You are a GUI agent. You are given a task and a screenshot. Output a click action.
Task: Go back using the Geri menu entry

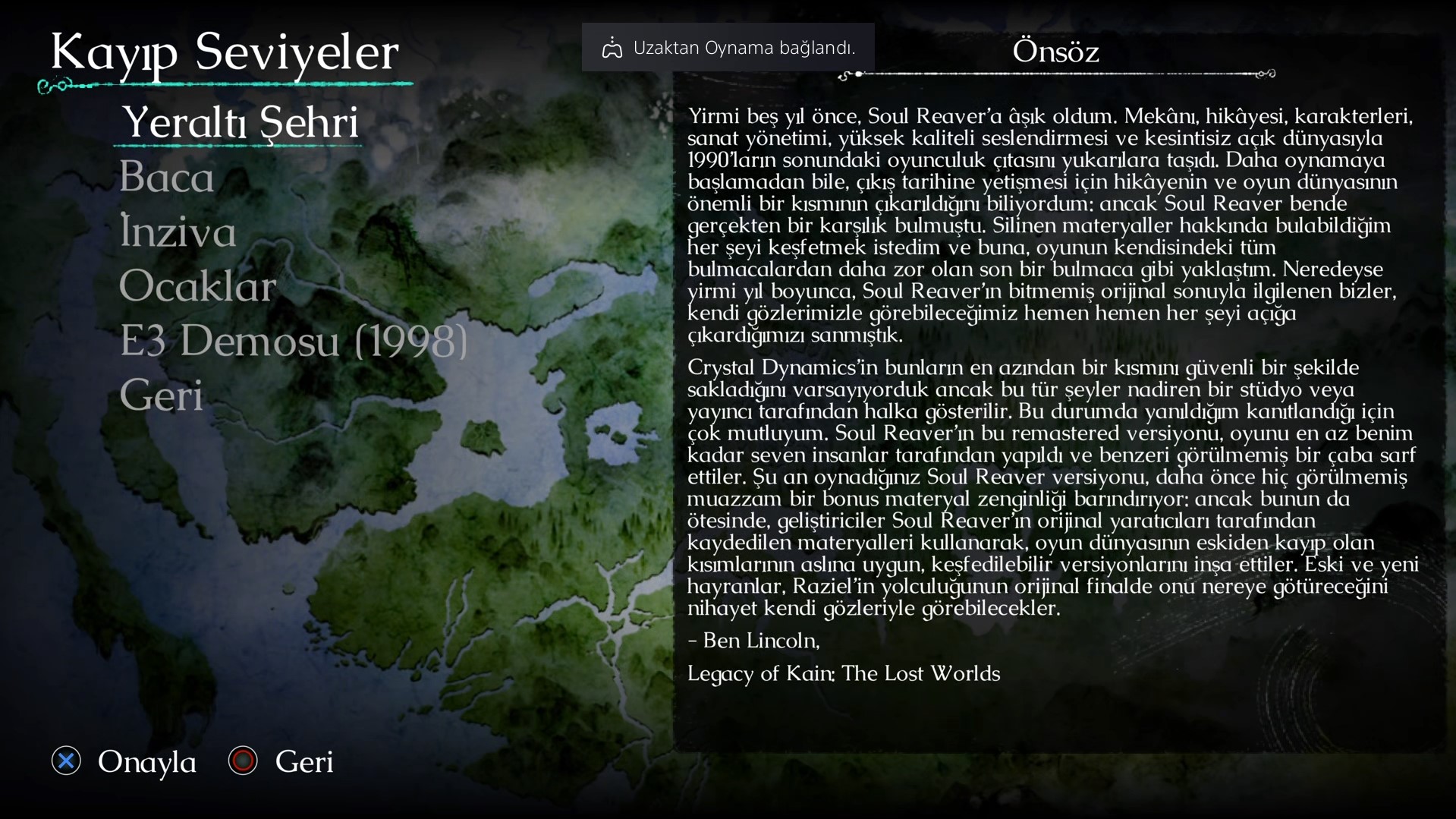[162, 395]
